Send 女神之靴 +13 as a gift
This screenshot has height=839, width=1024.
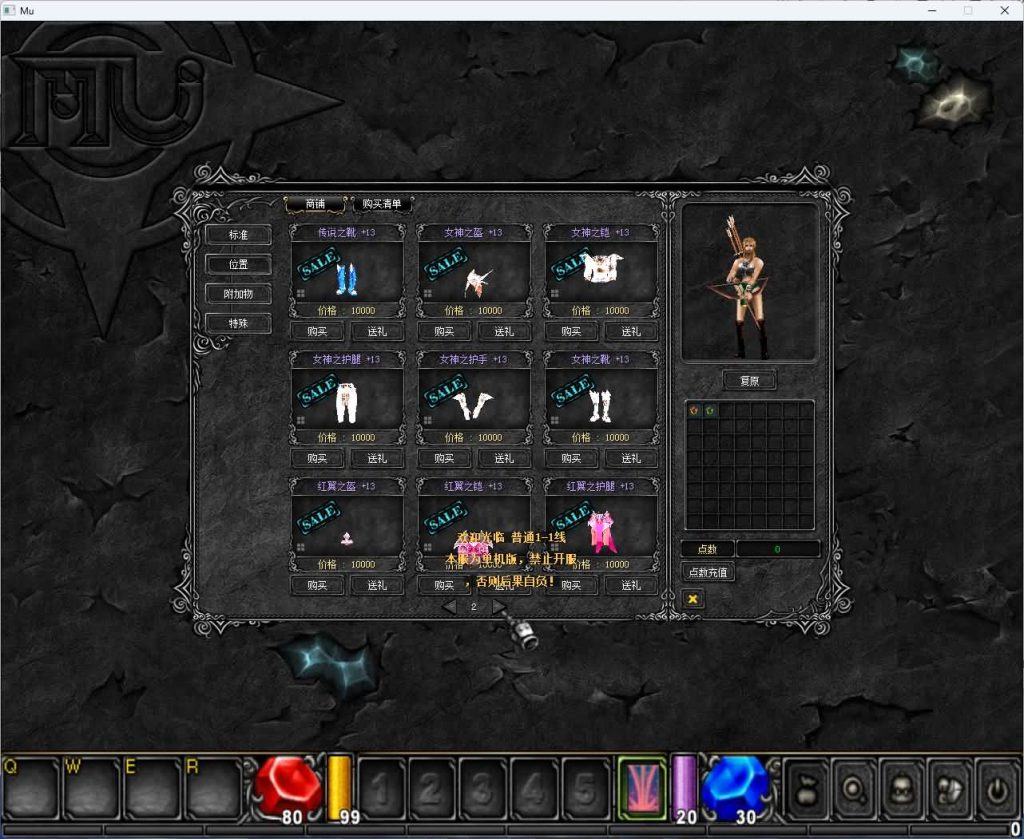631,458
